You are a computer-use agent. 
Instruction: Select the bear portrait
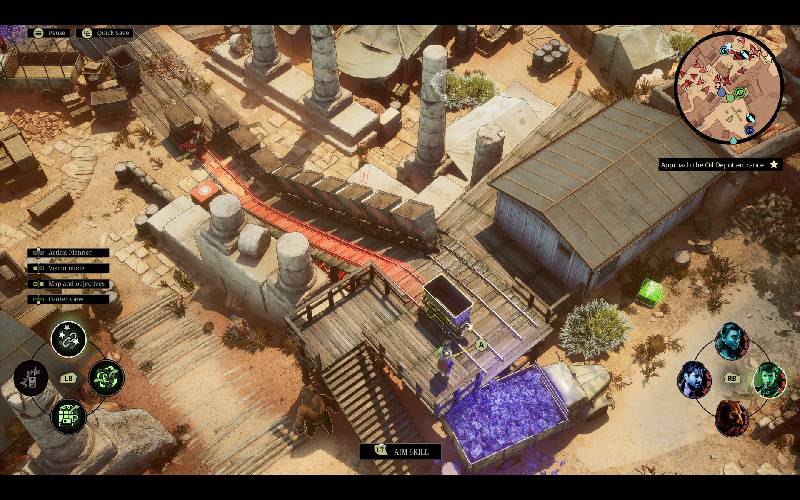click(731, 417)
